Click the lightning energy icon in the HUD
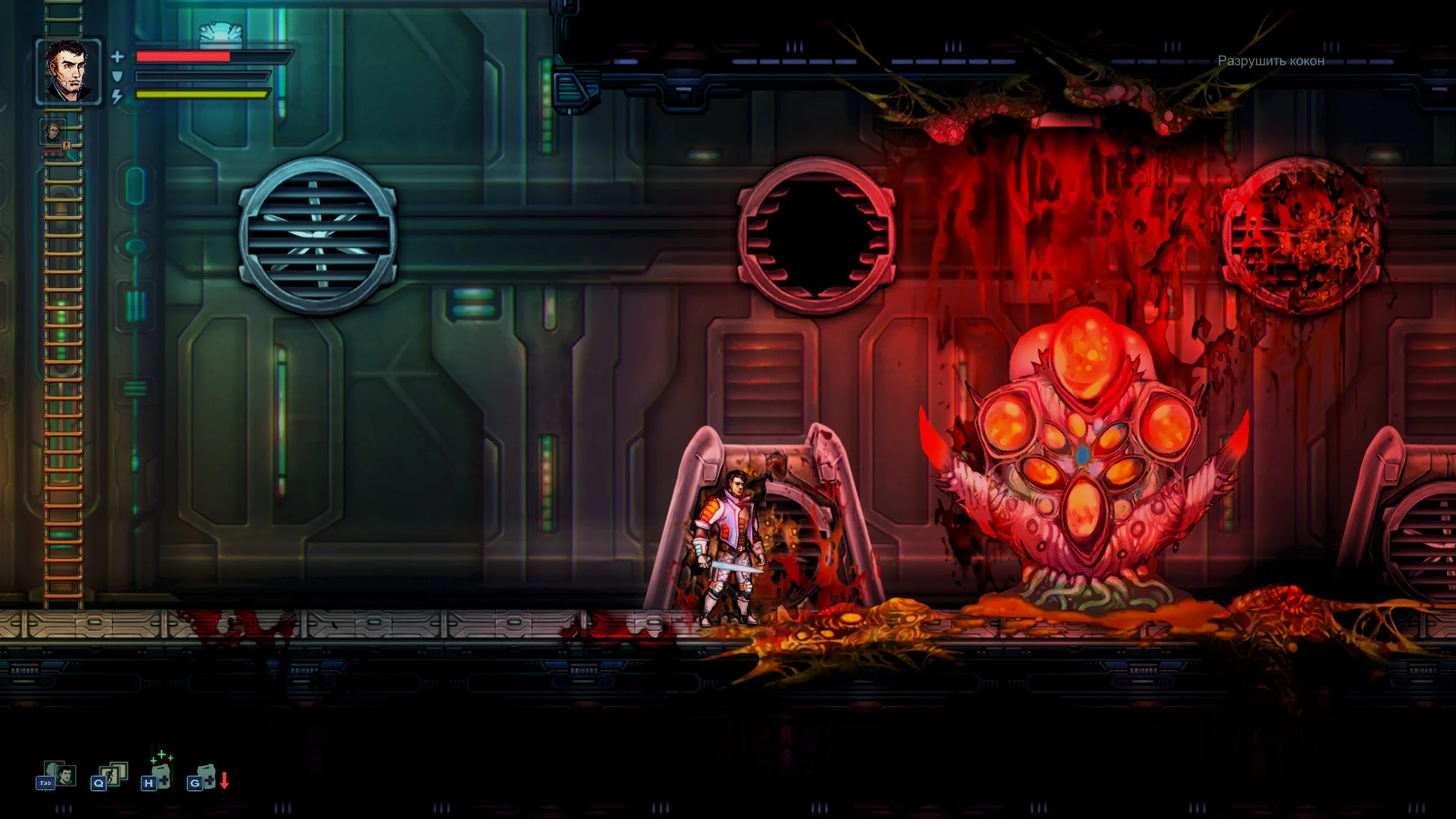The width and height of the screenshot is (1456, 819). [116, 96]
